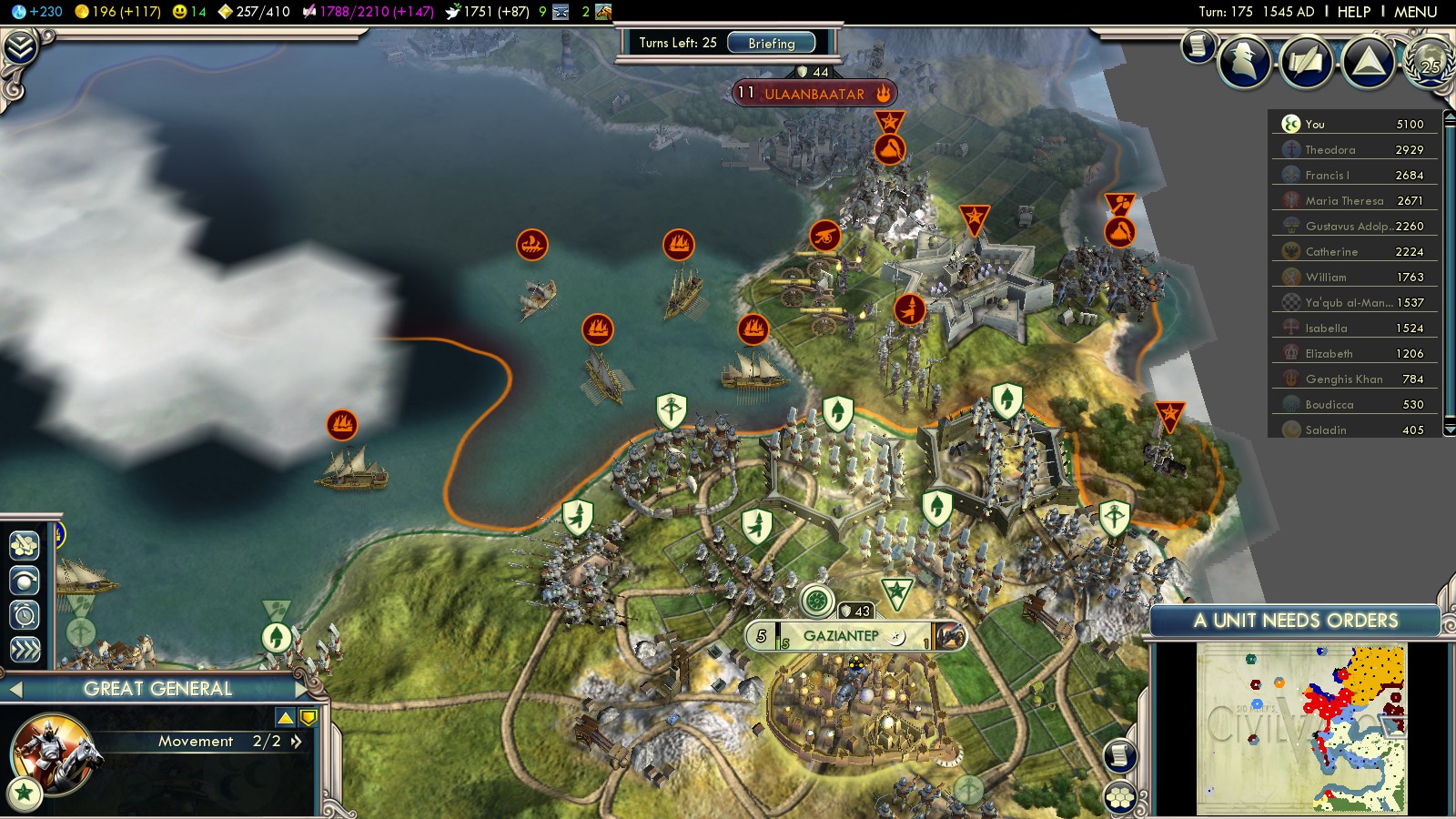Open the HELP Civilopedia link
This screenshot has width=1456, height=819.
pyautogui.click(x=1353, y=12)
